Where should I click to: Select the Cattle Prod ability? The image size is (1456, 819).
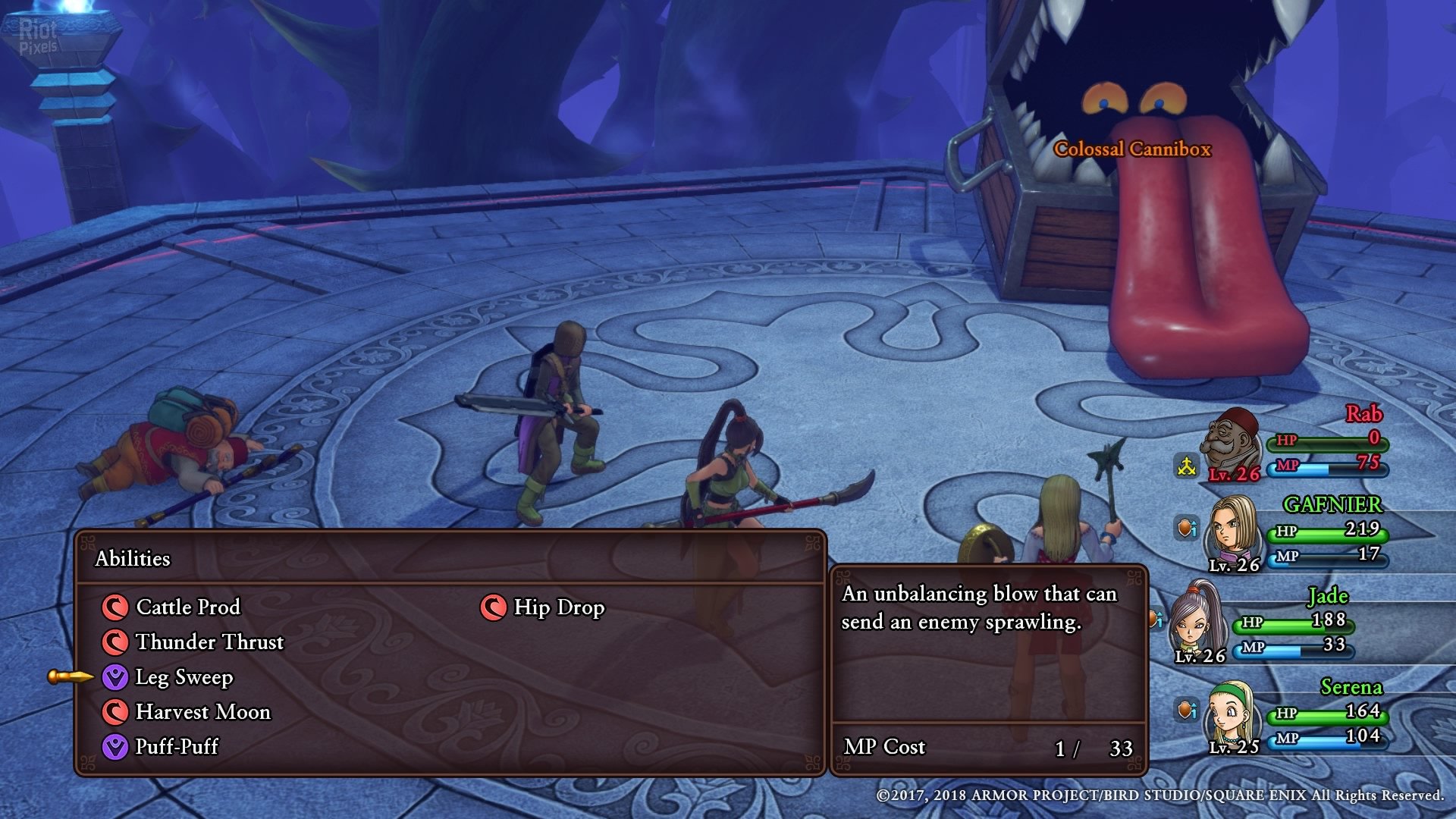pyautogui.click(x=187, y=607)
